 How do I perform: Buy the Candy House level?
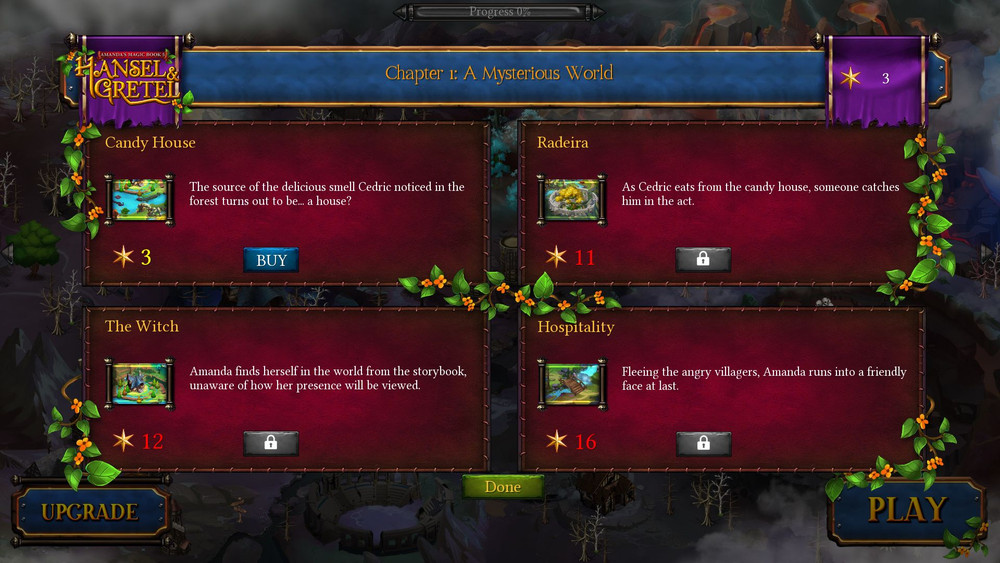(271, 260)
